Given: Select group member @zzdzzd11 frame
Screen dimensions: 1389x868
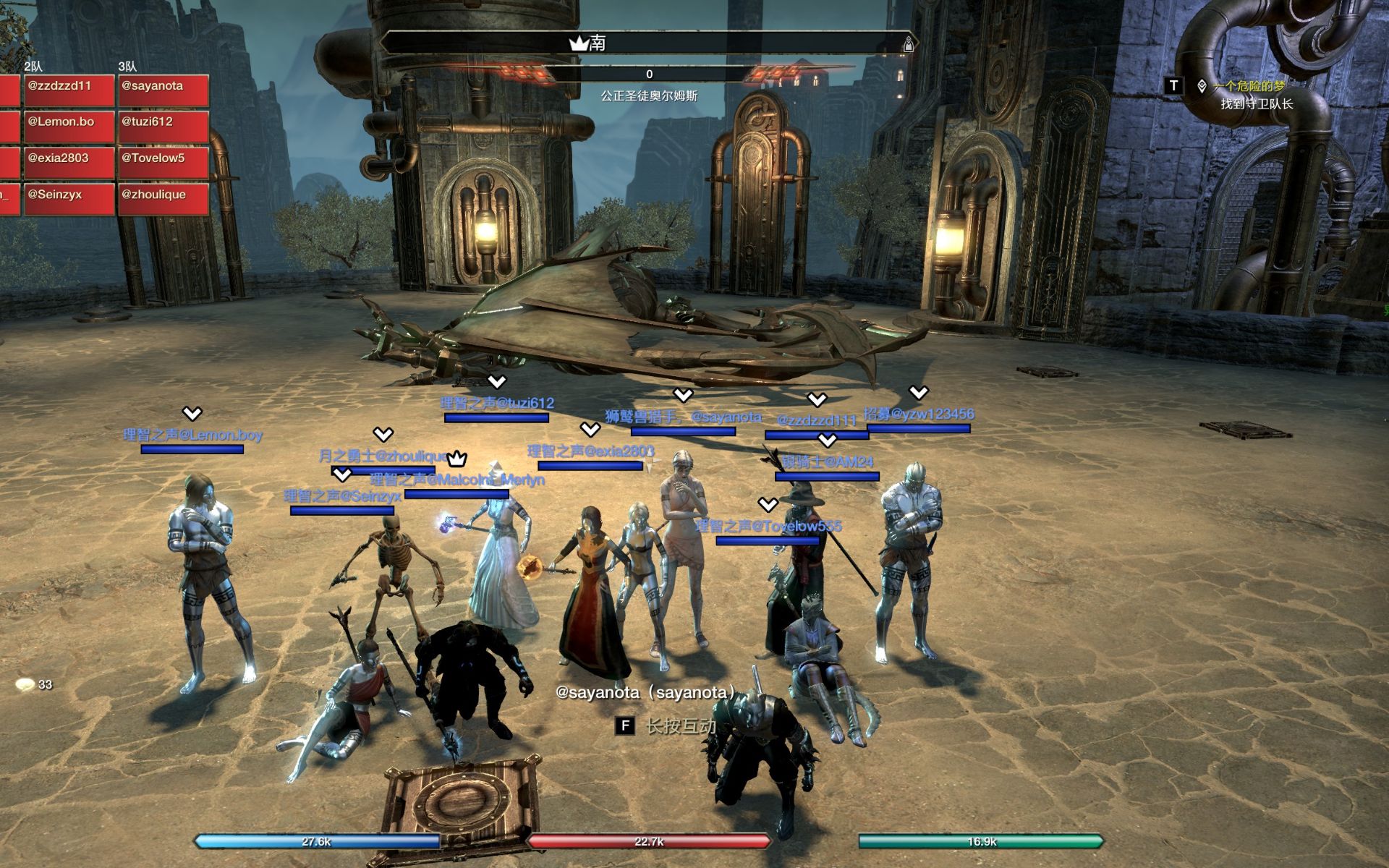Looking at the screenshot, I should (69, 90).
